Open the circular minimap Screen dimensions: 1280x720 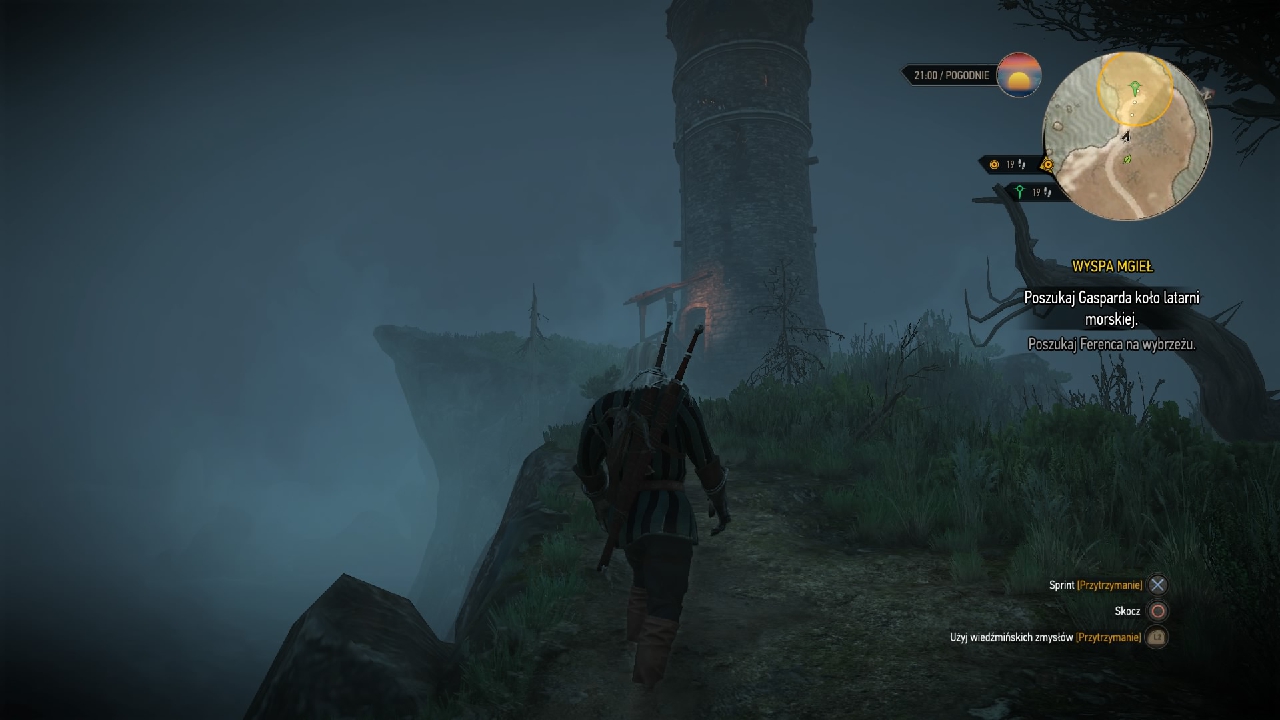coord(1127,137)
